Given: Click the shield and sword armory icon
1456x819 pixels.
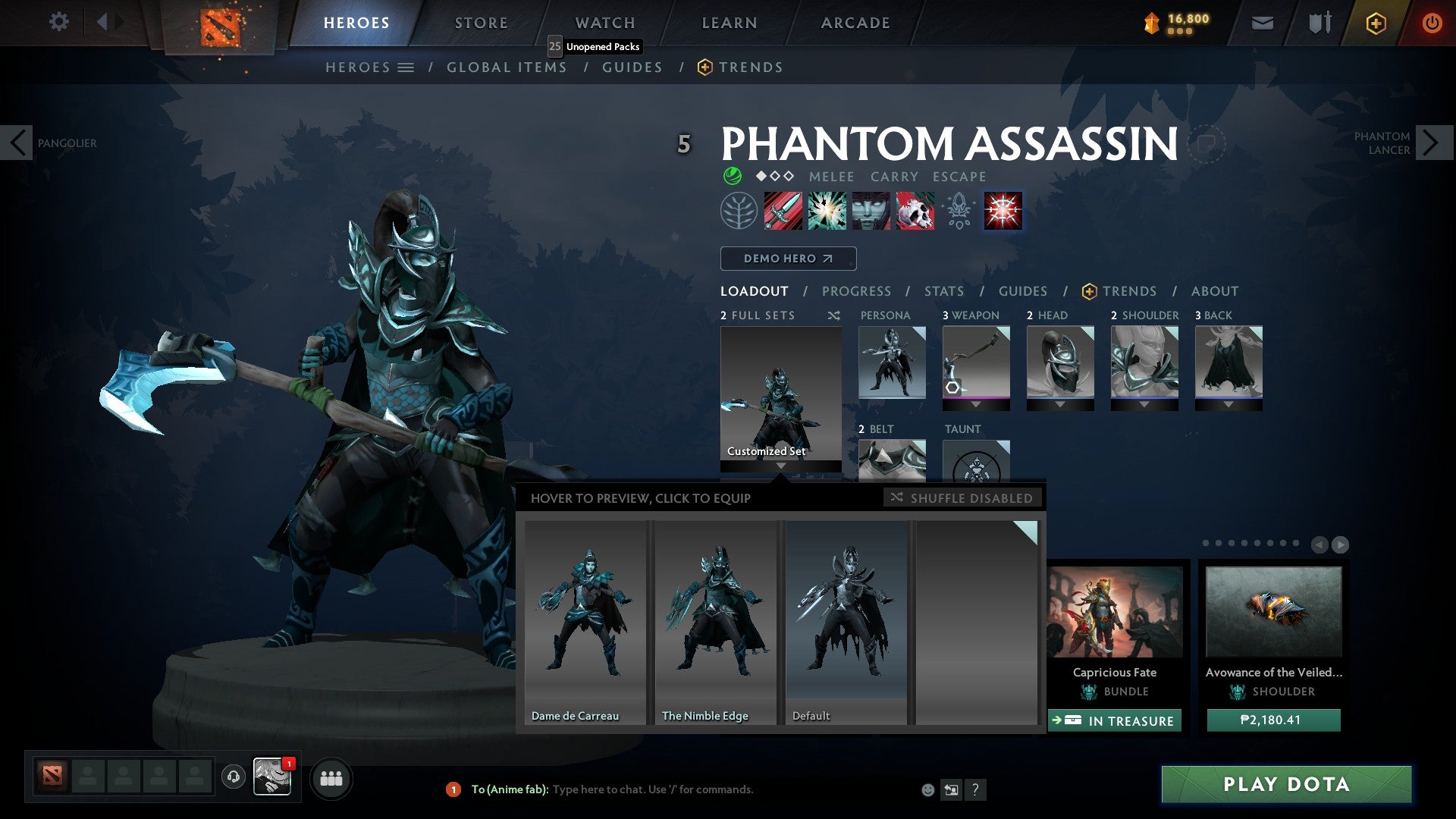Looking at the screenshot, I should click(x=1319, y=22).
